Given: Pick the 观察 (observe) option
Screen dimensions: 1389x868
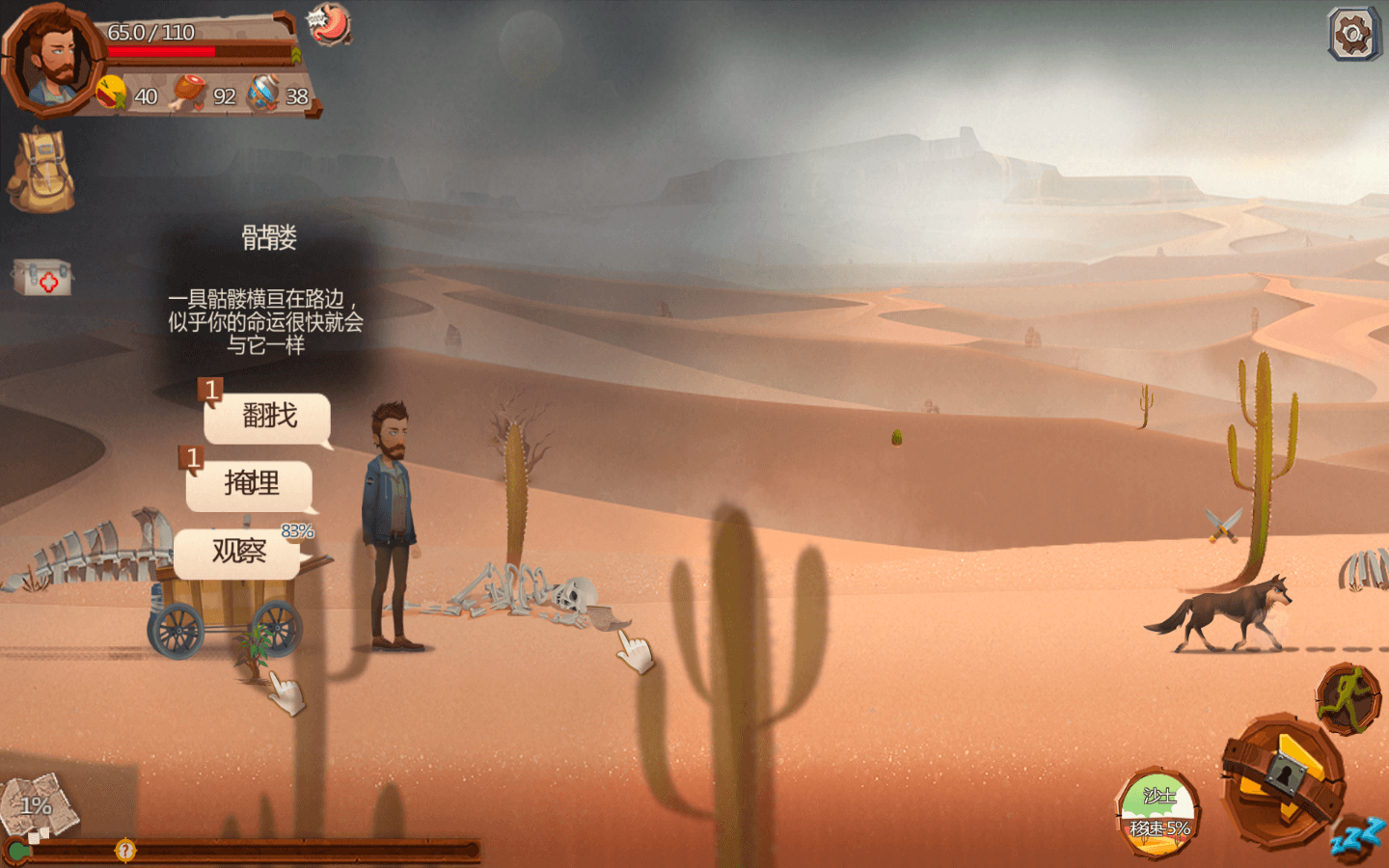Looking at the screenshot, I should (x=238, y=553).
